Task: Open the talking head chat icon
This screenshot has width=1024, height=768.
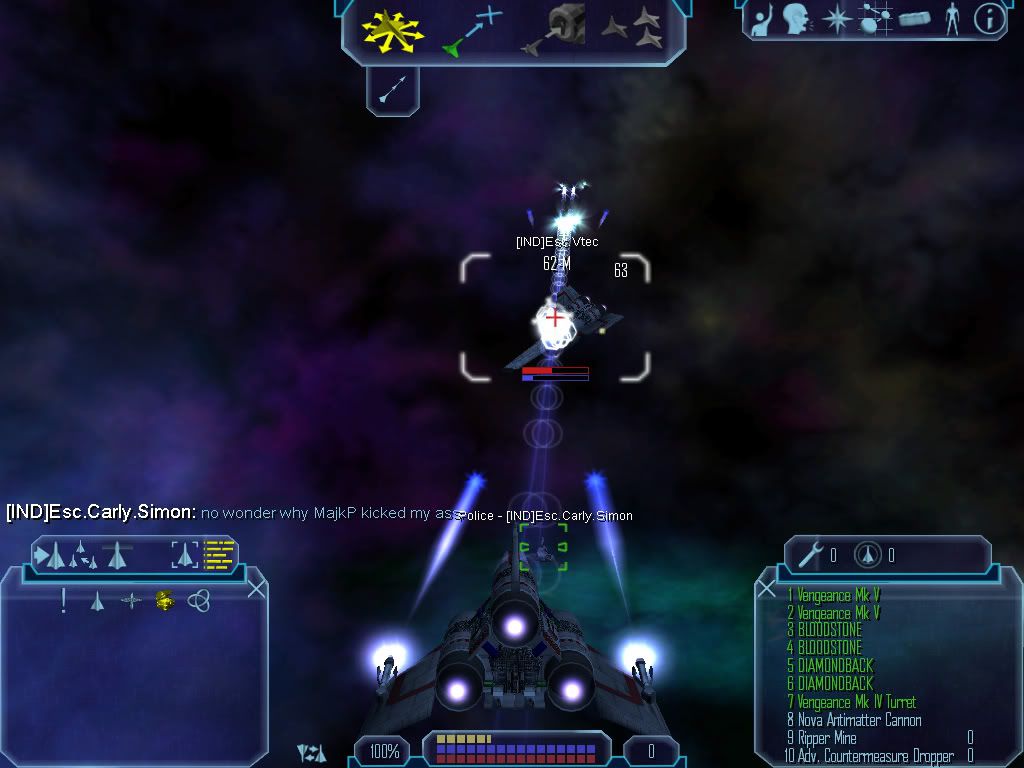Action: pos(796,18)
